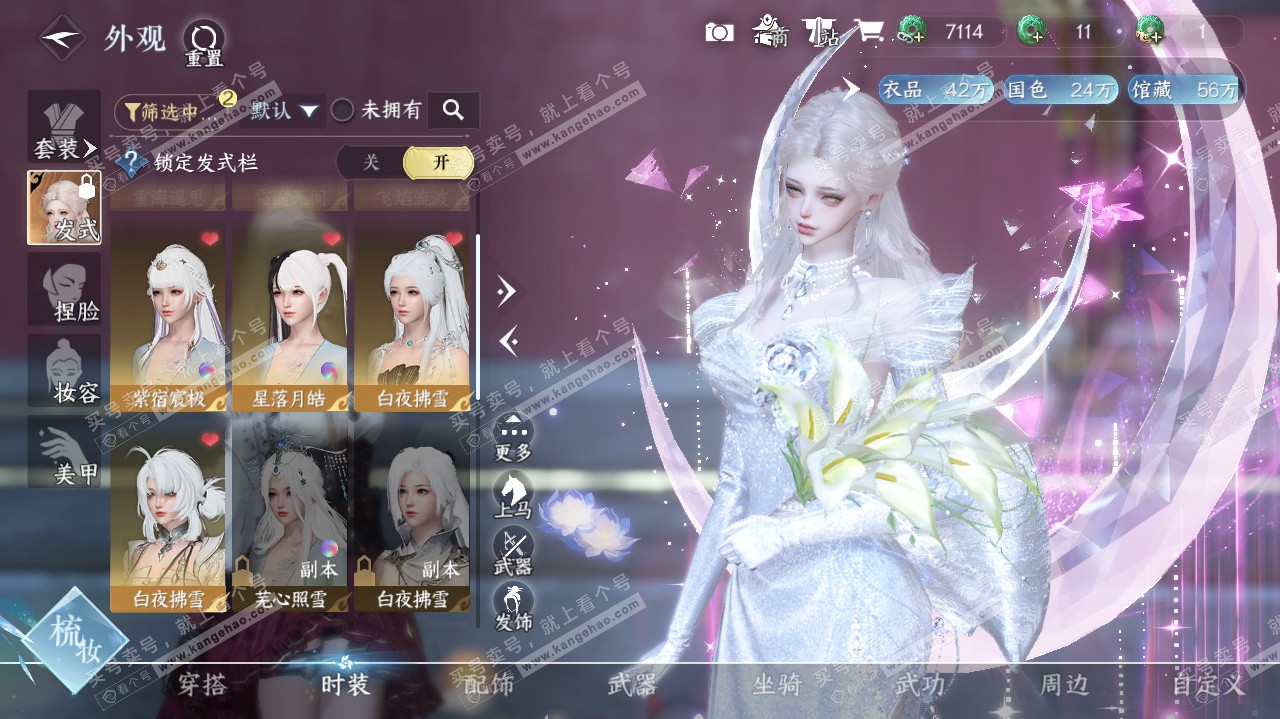Image resolution: width=1280 pixels, height=719 pixels.
Task: Open the 捏脸 face sculpt tab
Action: pos(64,290)
